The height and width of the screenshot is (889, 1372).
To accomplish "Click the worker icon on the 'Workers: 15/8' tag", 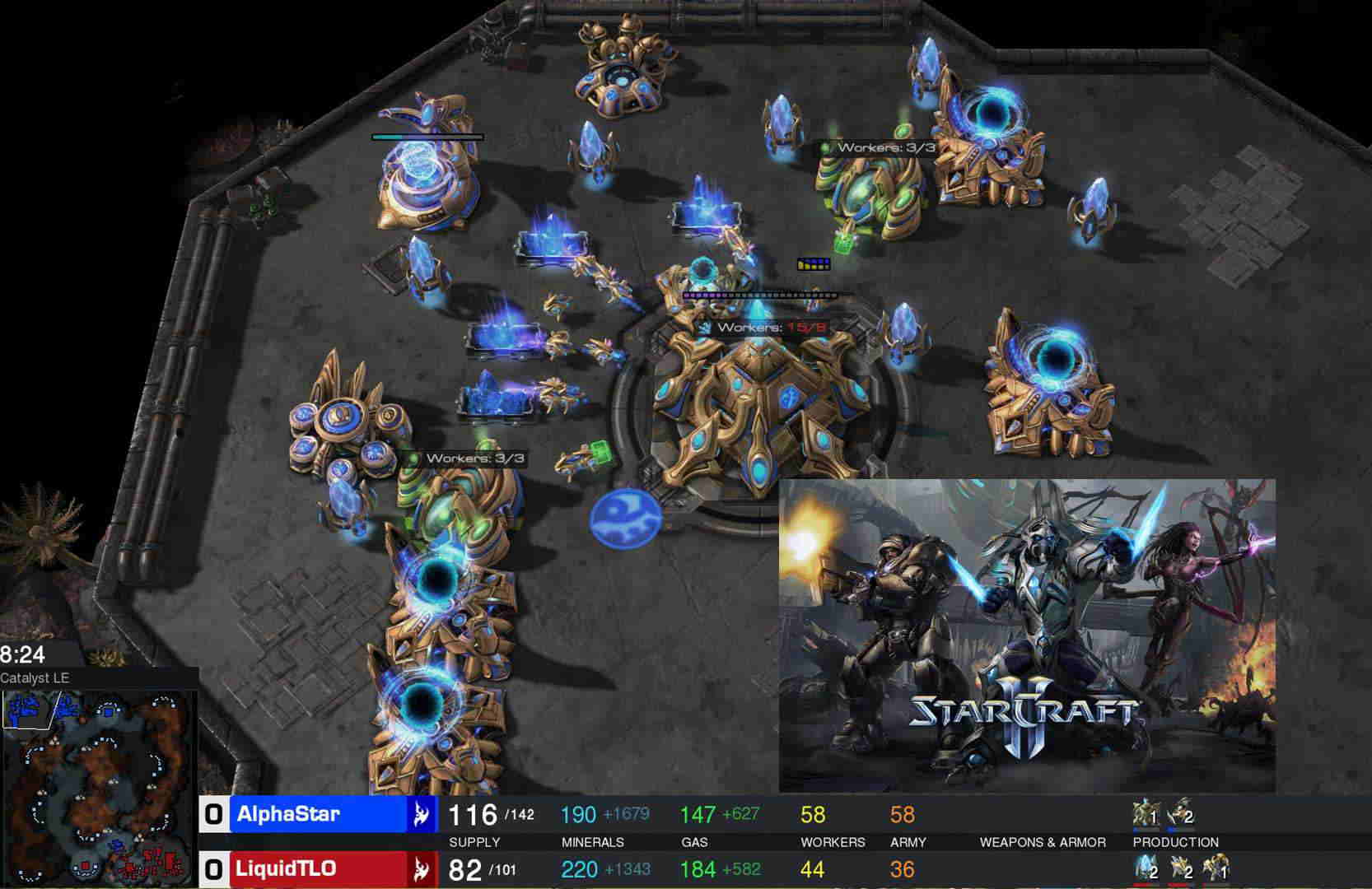I will pyautogui.click(x=704, y=327).
